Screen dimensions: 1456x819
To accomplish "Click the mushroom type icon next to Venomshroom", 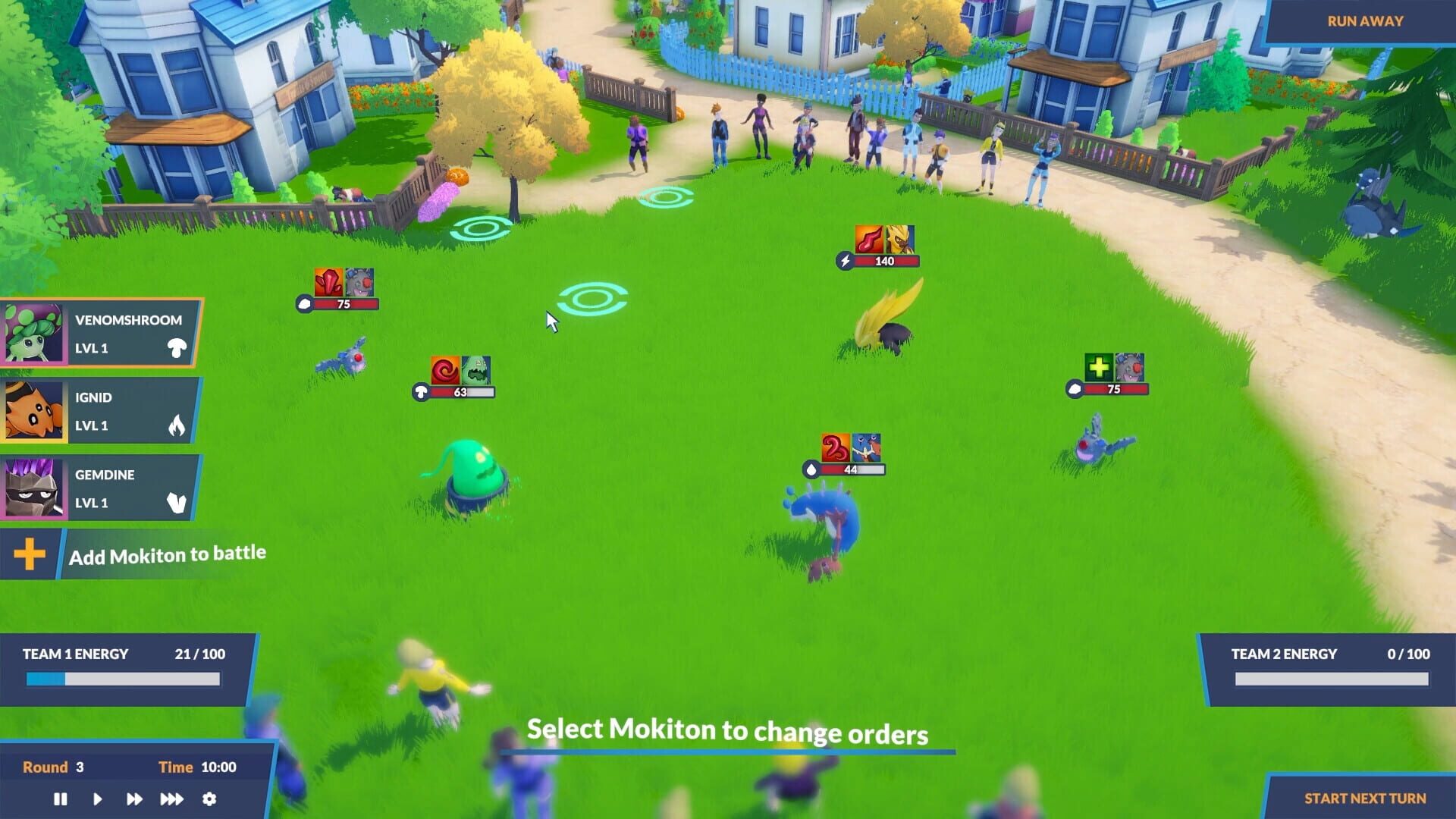I will pyautogui.click(x=176, y=348).
